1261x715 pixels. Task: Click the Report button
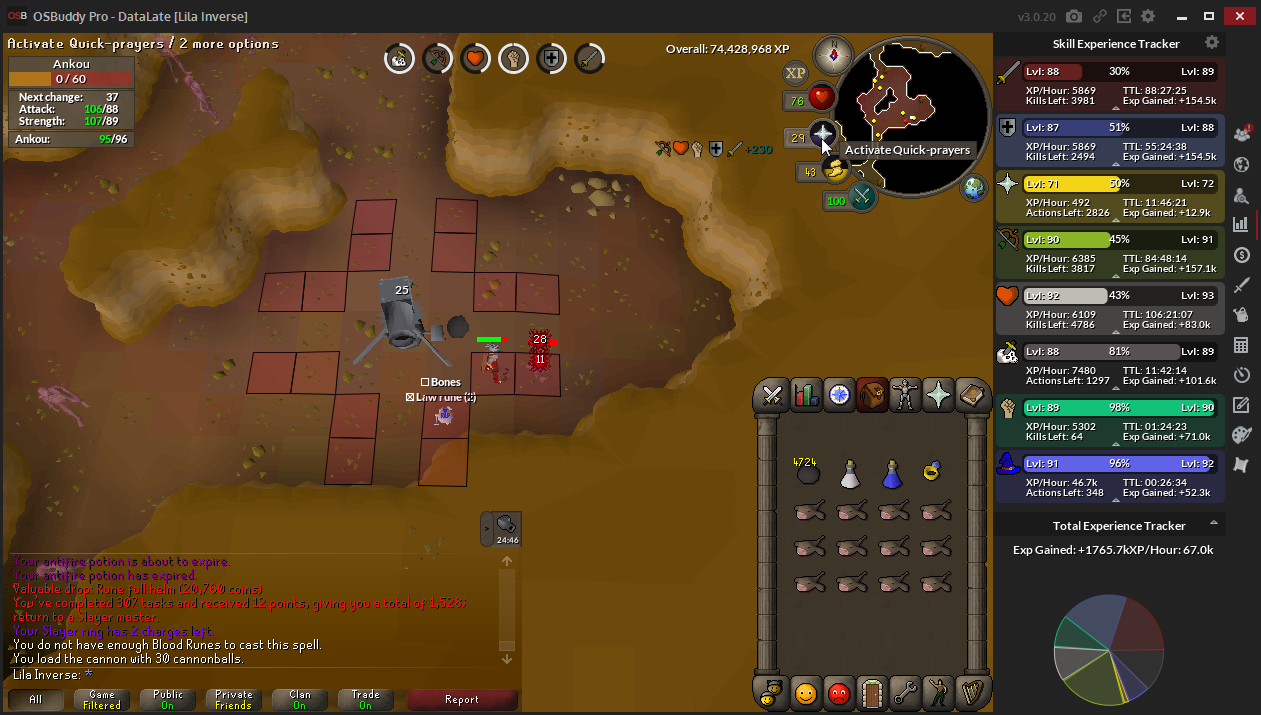click(462, 700)
